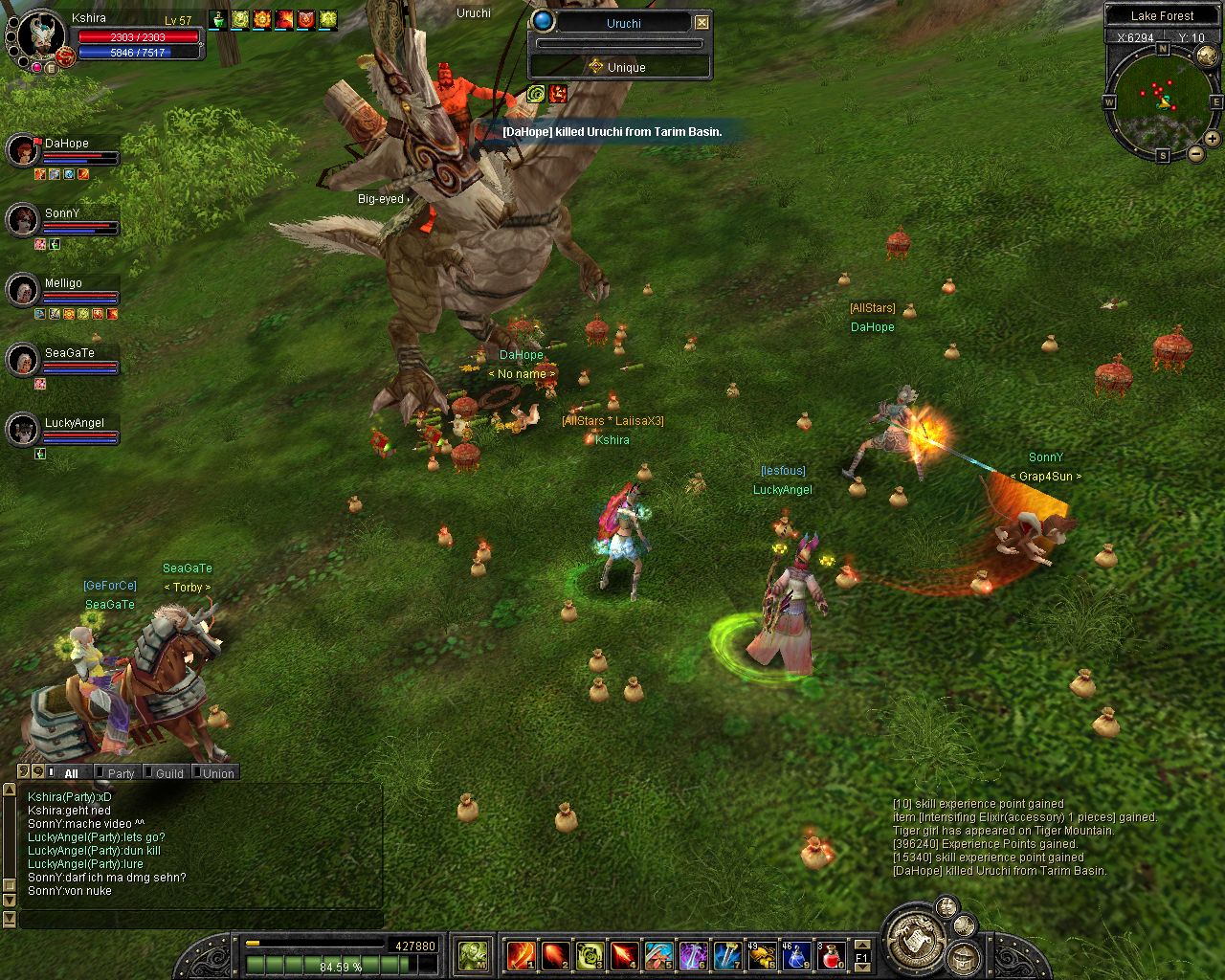Screen dimensions: 1225x980
Task: Activate the flame skill in hotbar slot 1
Action: pyautogui.click(x=521, y=955)
